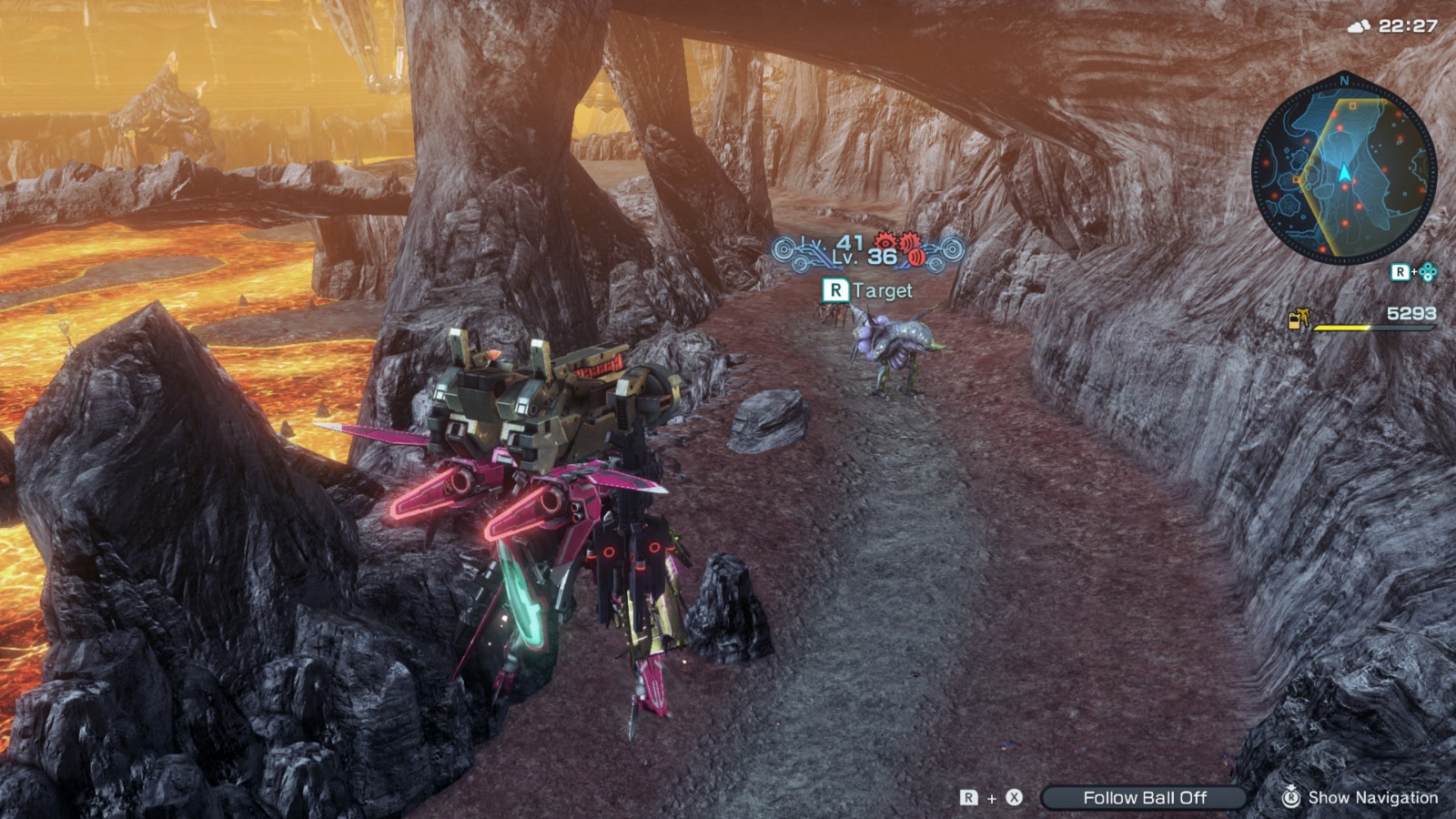Click the R button glyph next to Target
This screenshot has width=1456, height=819.
(836, 290)
